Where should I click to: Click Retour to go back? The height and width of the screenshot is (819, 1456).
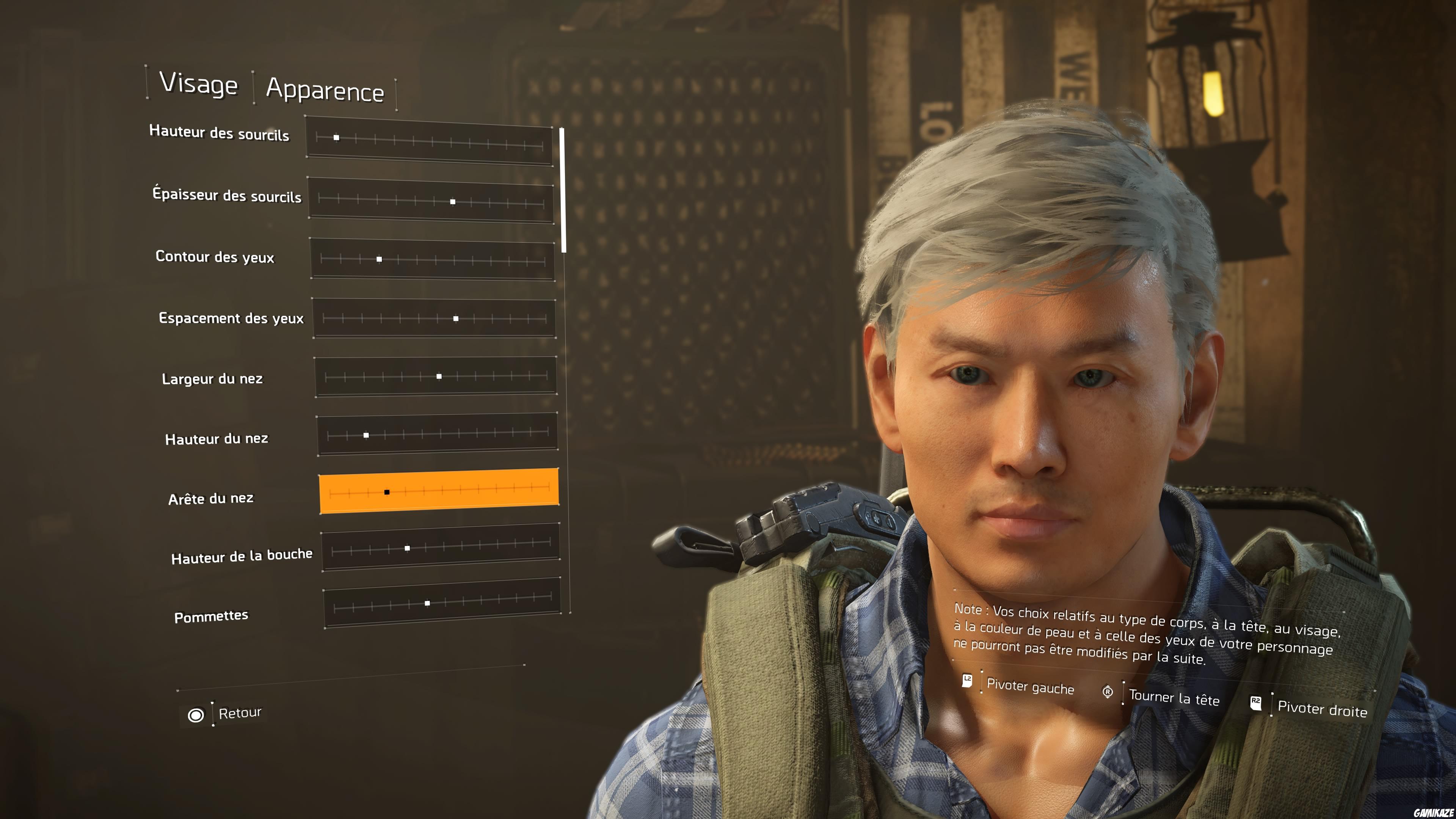pyautogui.click(x=240, y=714)
